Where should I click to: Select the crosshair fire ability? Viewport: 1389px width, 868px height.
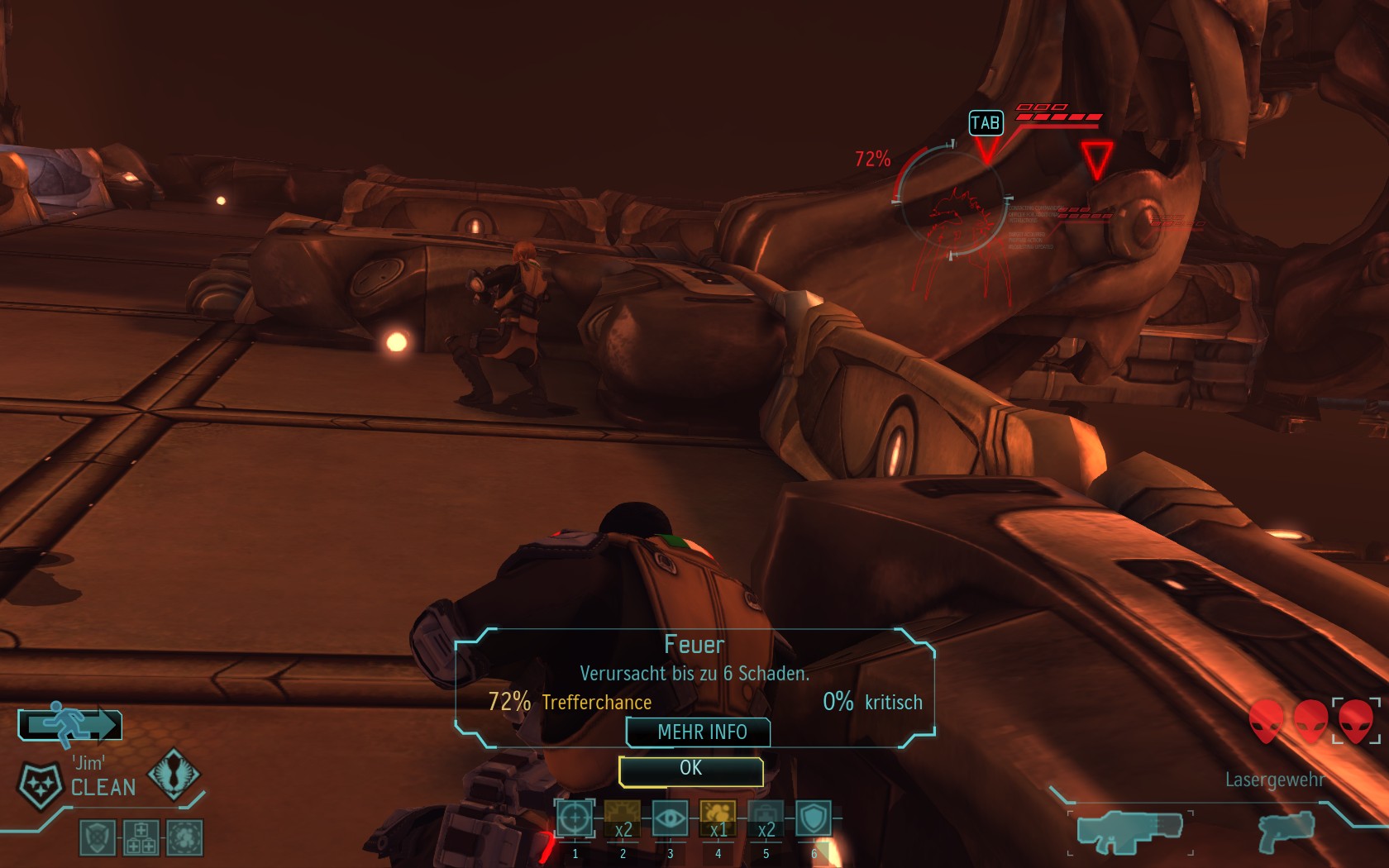click(x=575, y=819)
